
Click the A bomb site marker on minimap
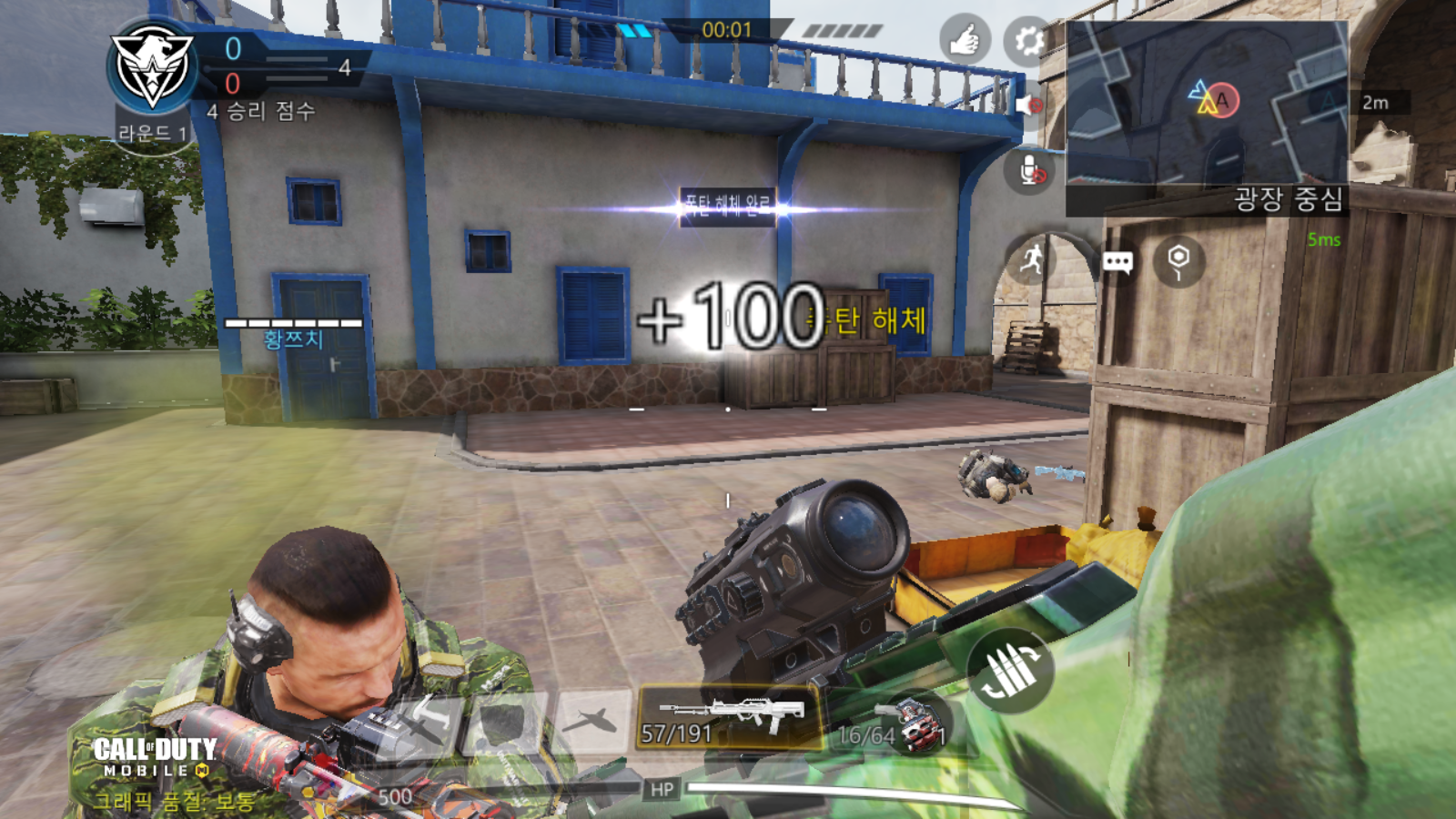[1222, 100]
